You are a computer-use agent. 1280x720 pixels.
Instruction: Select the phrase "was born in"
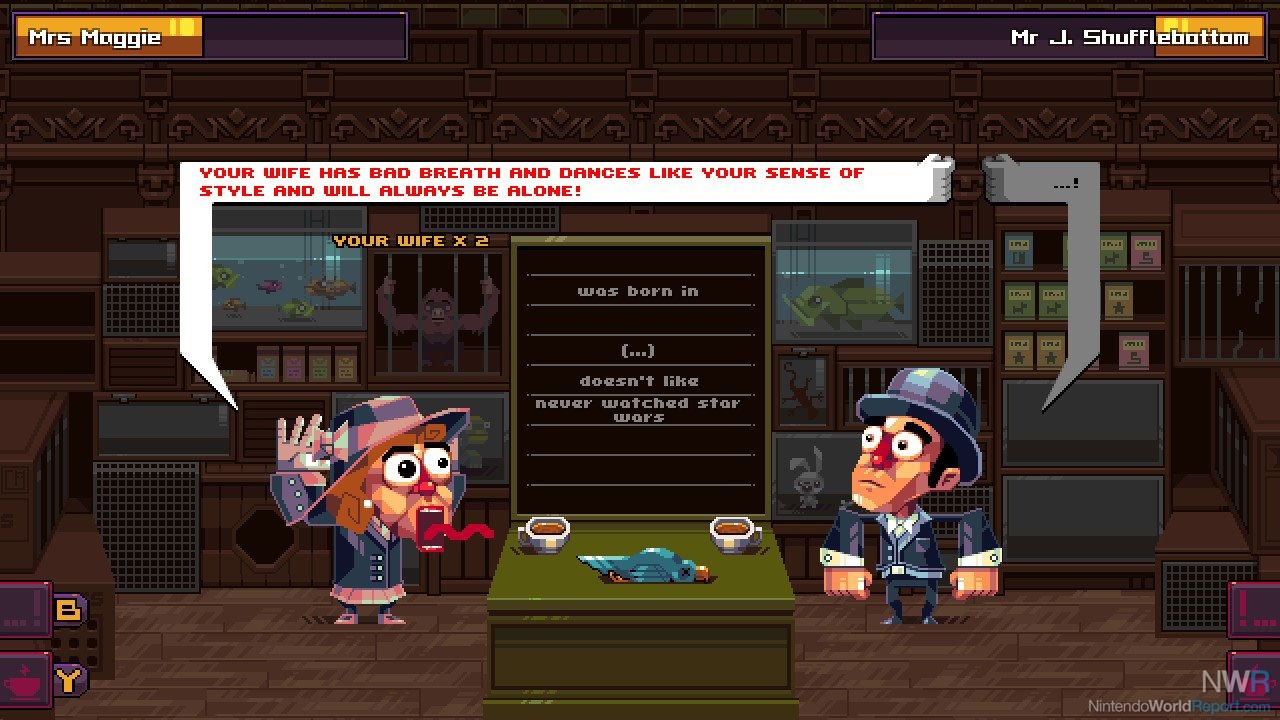click(x=638, y=291)
